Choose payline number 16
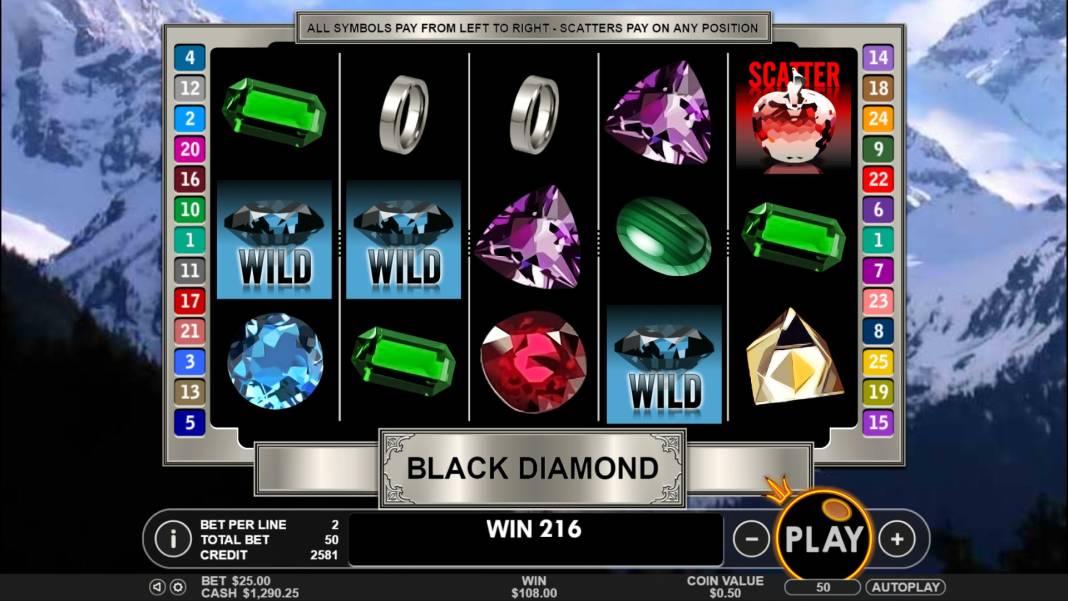 (189, 179)
